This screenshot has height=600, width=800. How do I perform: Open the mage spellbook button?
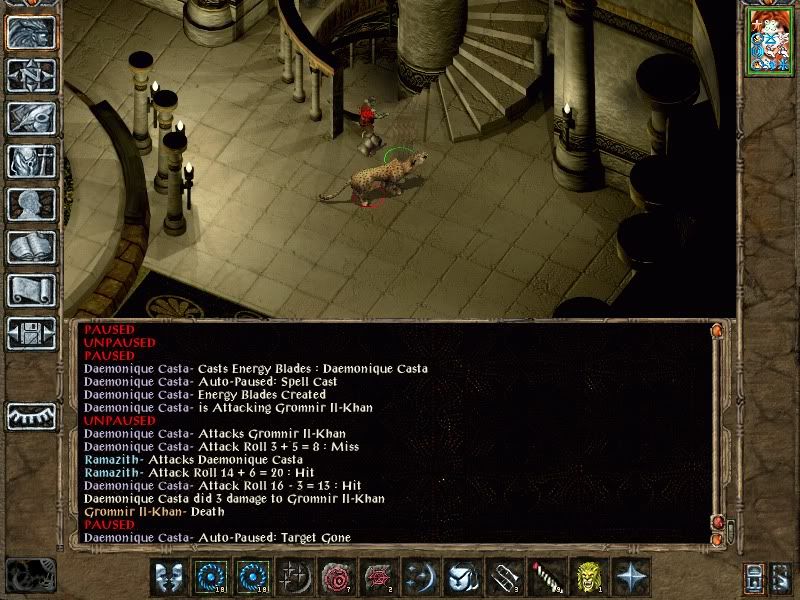point(31,247)
